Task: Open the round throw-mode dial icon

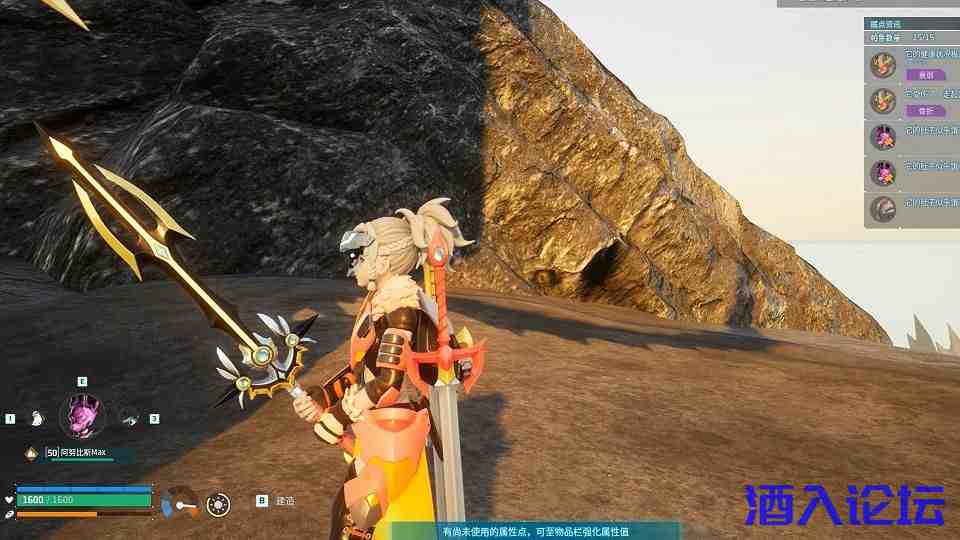Action: [218, 504]
